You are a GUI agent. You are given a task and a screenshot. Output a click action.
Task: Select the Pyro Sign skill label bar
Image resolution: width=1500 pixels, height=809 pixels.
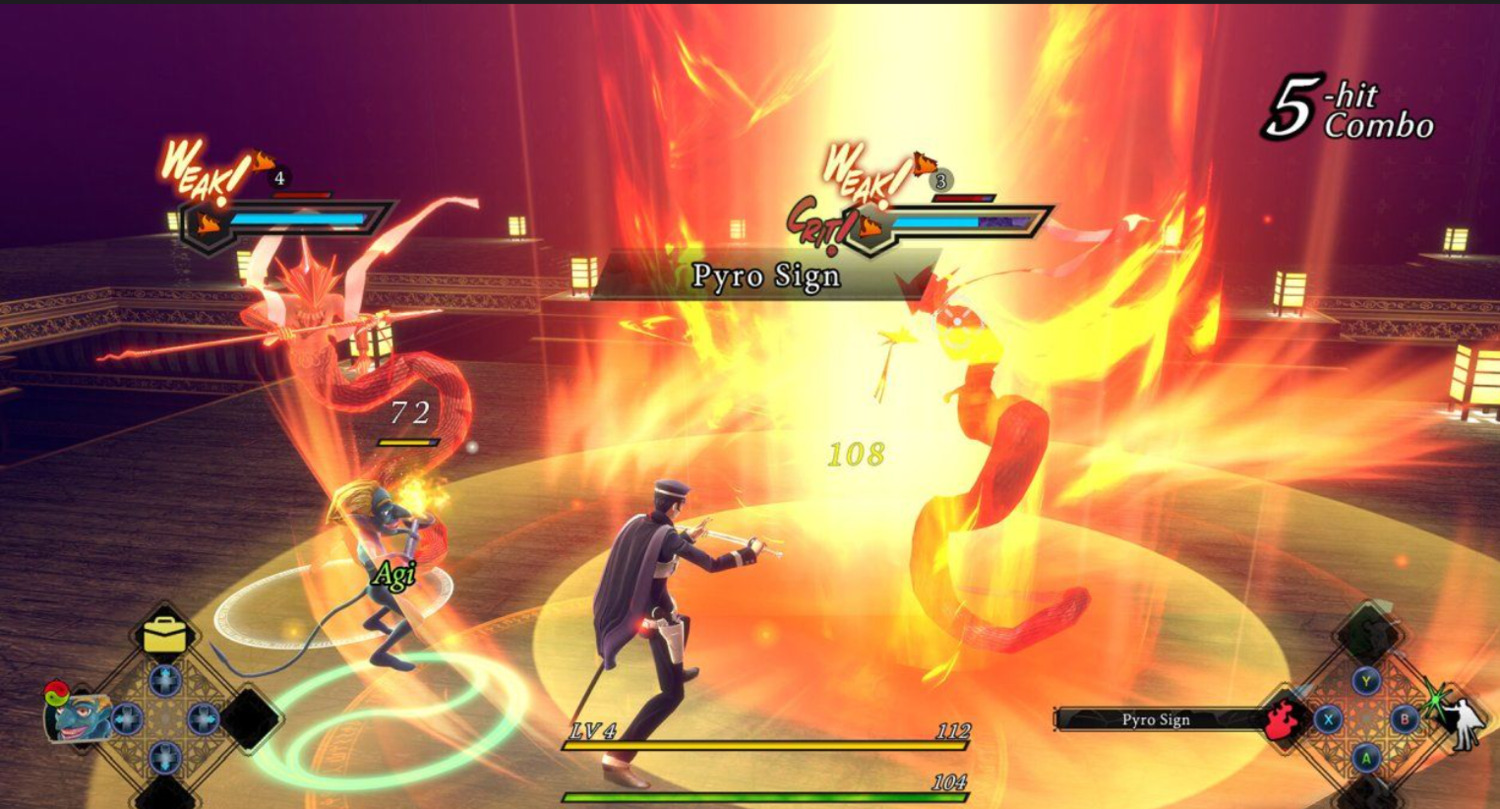click(1158, 719)
